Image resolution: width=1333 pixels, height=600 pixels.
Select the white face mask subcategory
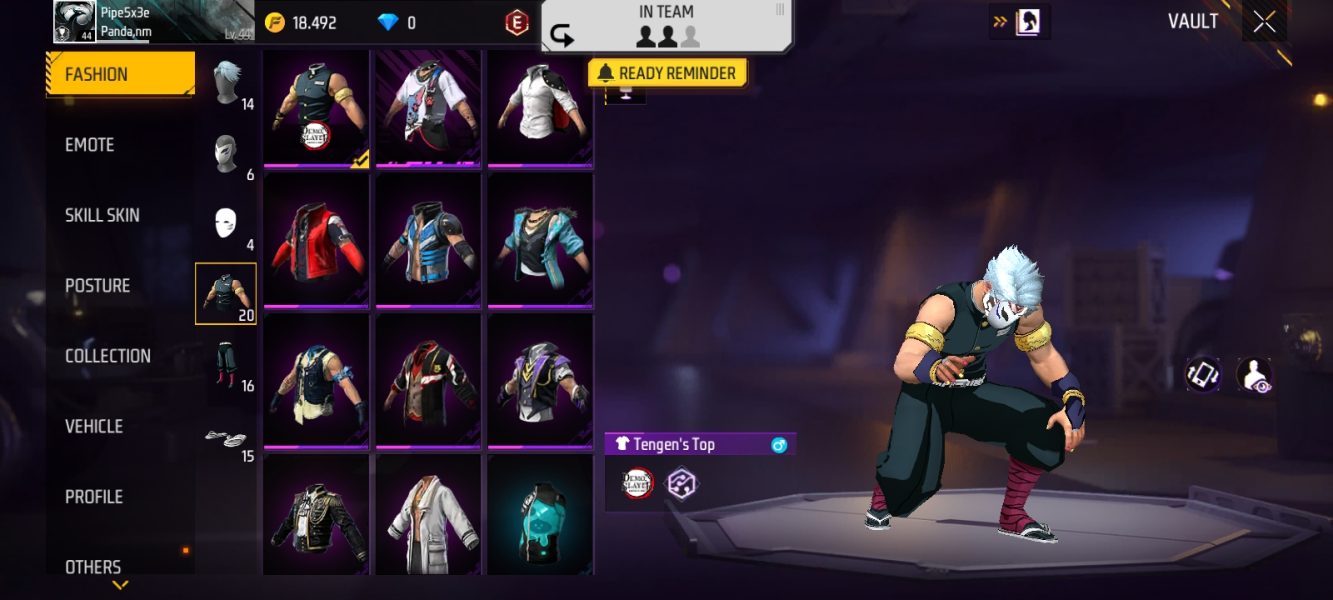(226, 223)
